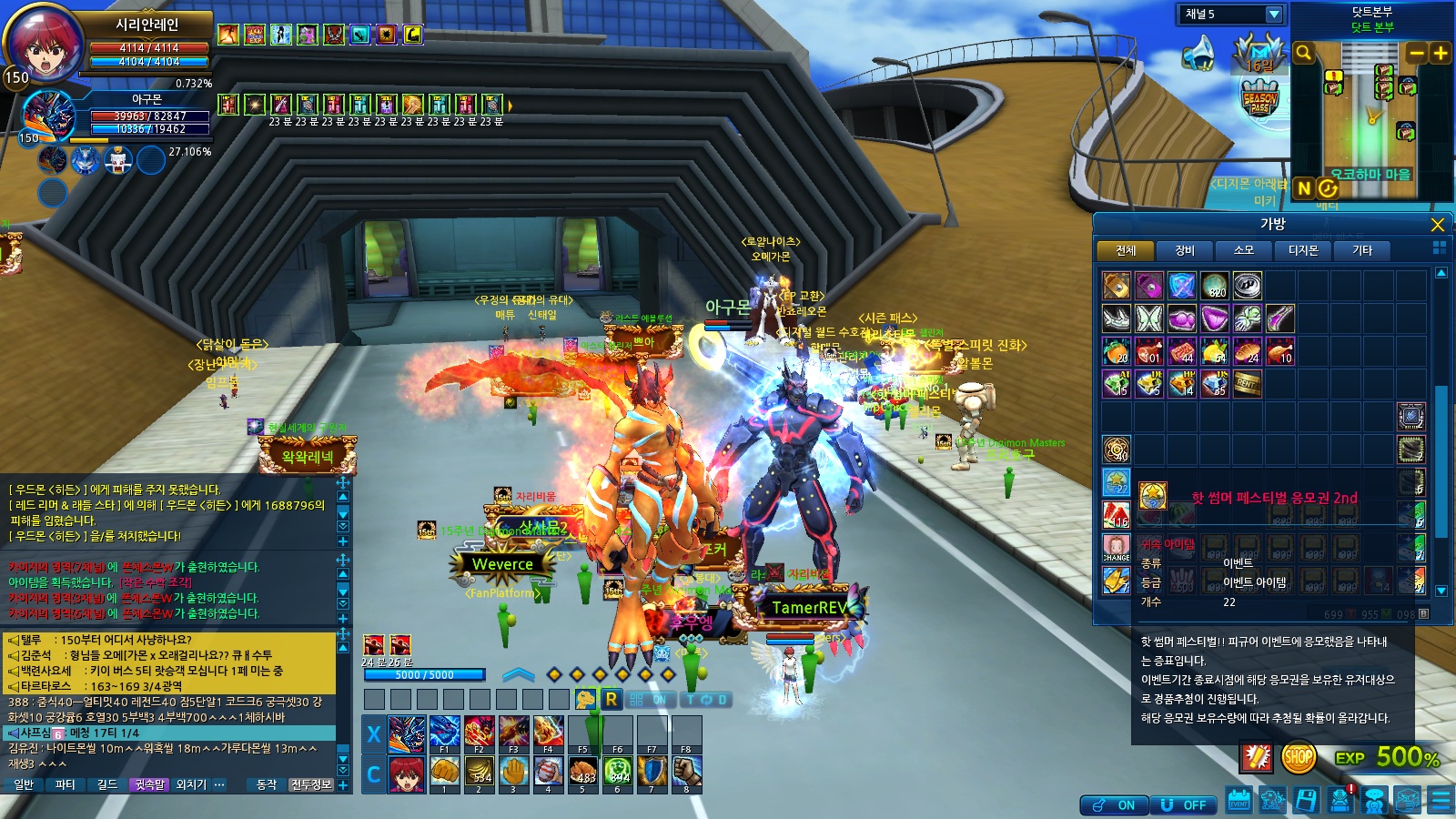
Task: Show the 기타 inventory tab
Action: (1361, 250)
